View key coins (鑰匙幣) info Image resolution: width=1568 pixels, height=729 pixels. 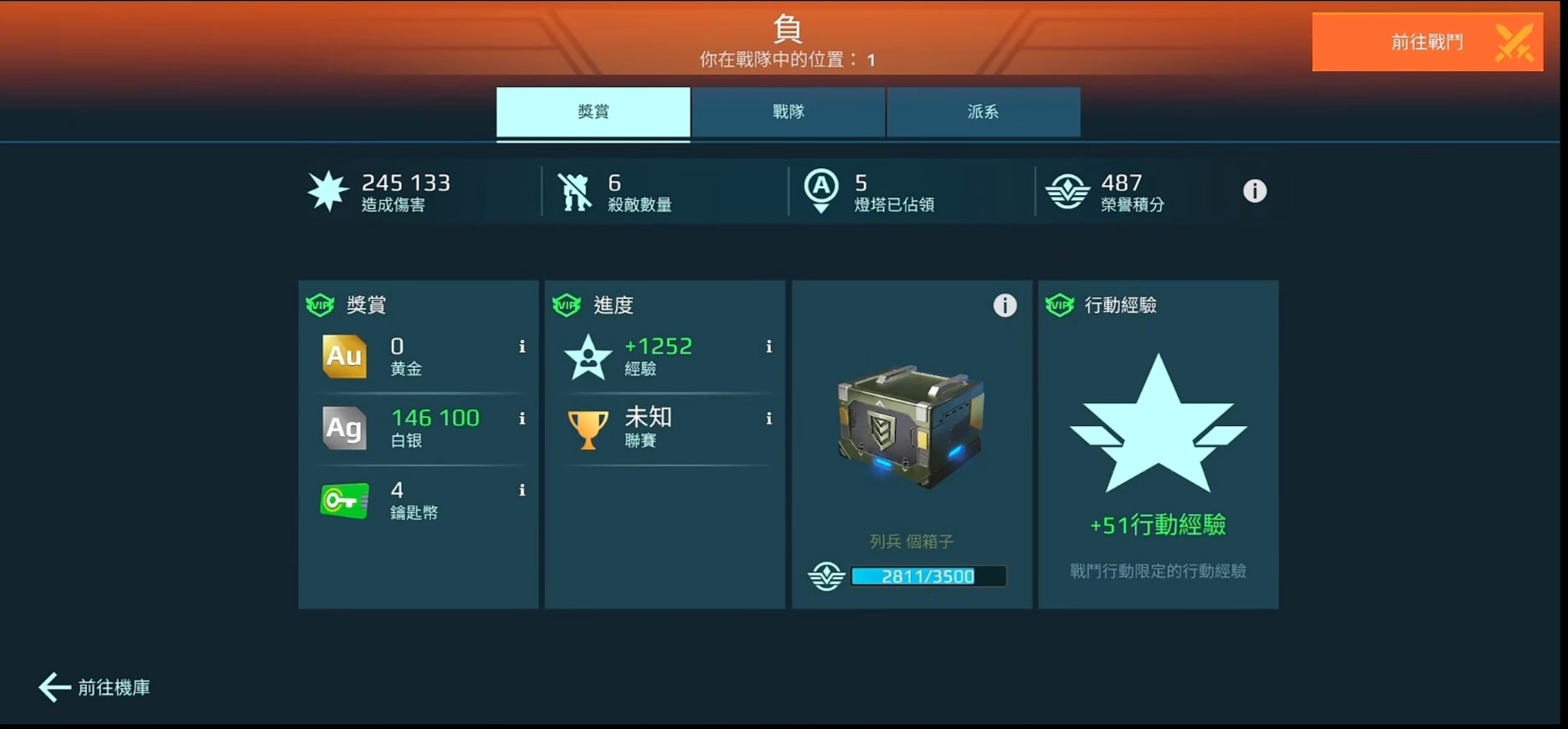pyautogui.click(x=522, y=490)
